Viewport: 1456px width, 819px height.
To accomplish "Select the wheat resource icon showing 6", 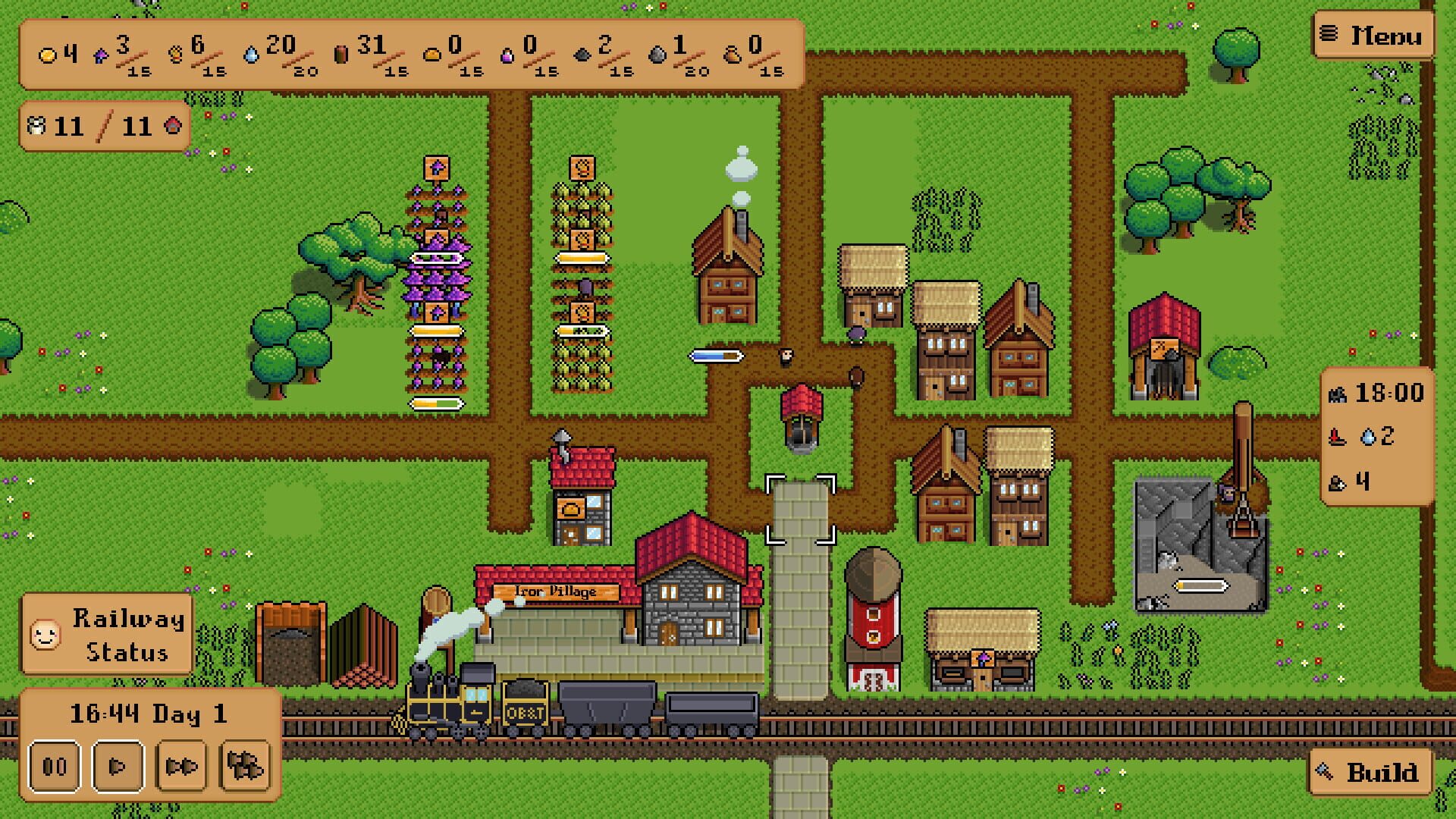I will coord(176,55).
